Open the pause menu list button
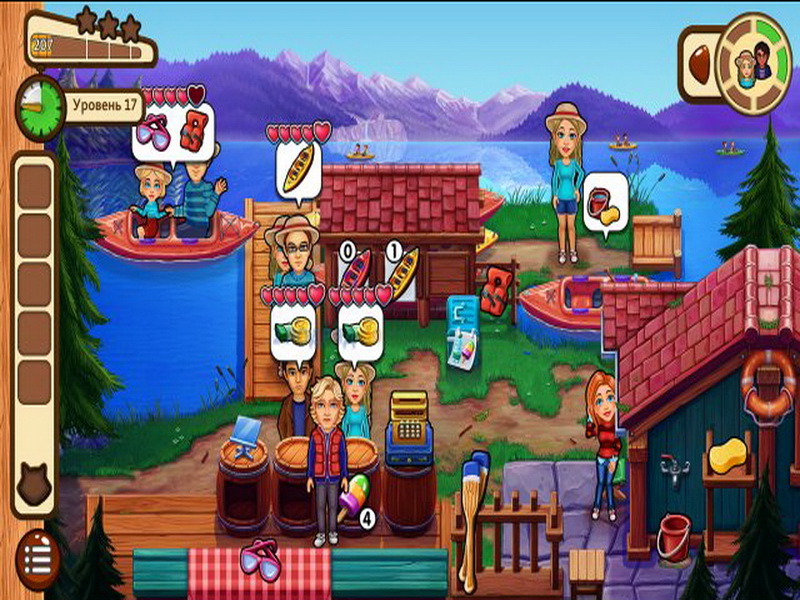This screenshot has width=800, height=600. point(37,553)
